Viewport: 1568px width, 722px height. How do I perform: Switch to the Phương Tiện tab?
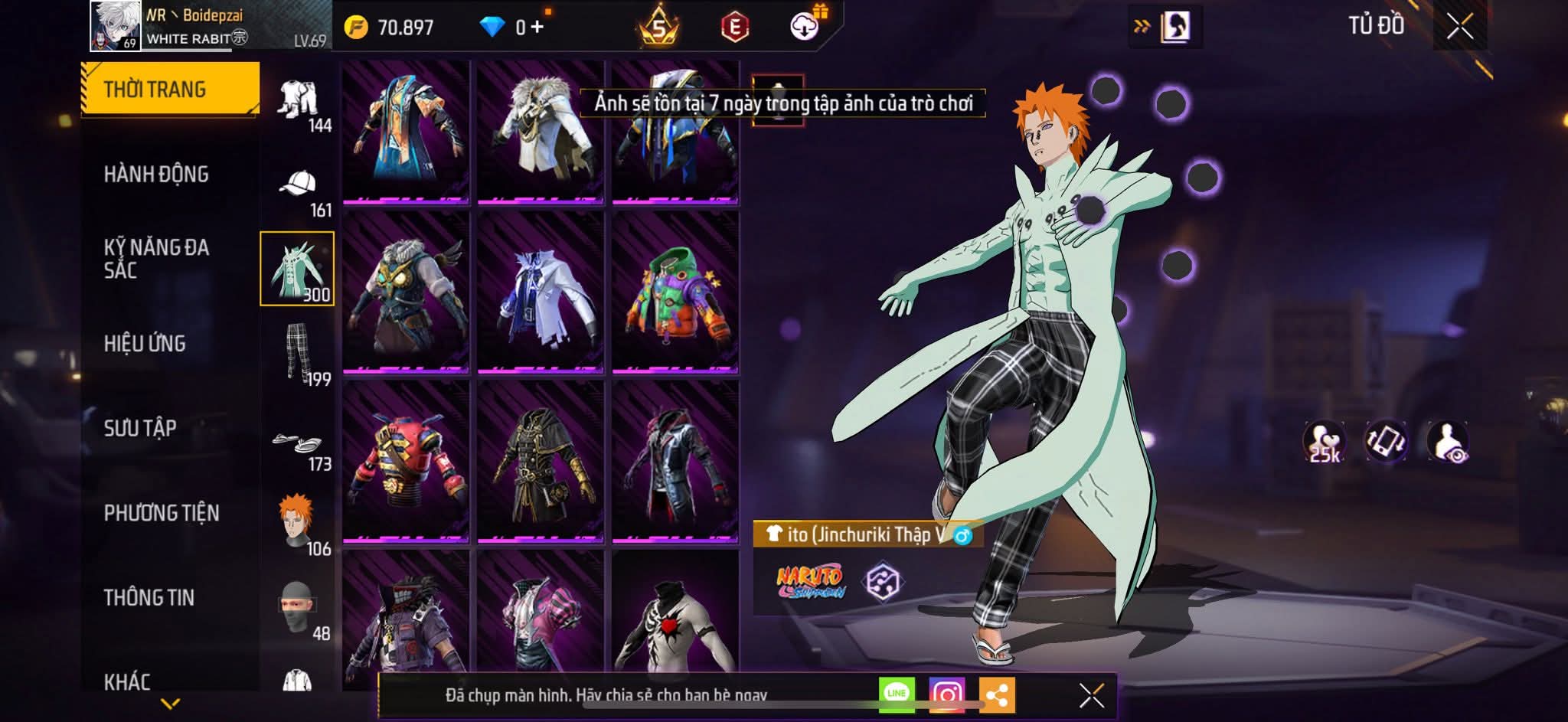coord(162,513)
